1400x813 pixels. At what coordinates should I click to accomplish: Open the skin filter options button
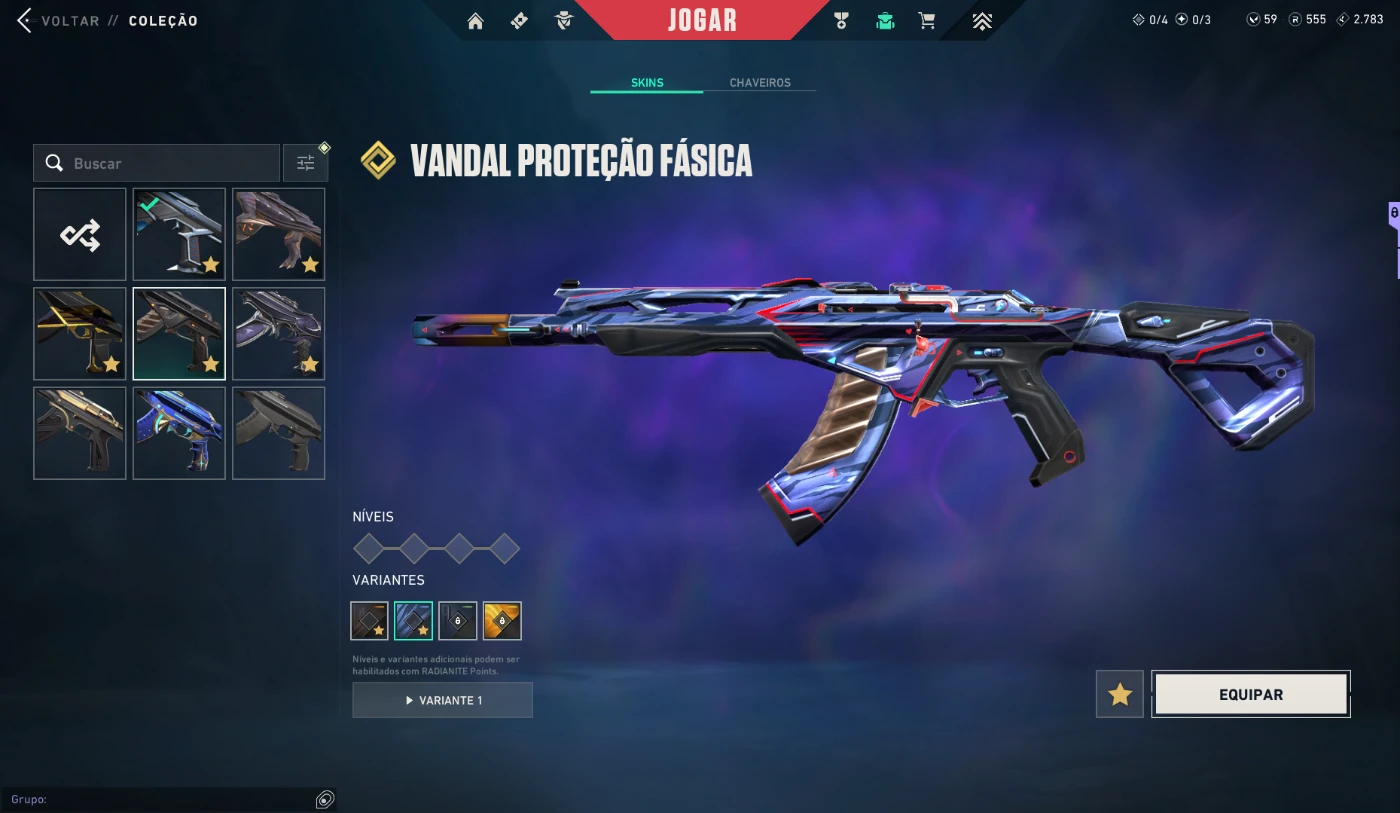(305, 163)
